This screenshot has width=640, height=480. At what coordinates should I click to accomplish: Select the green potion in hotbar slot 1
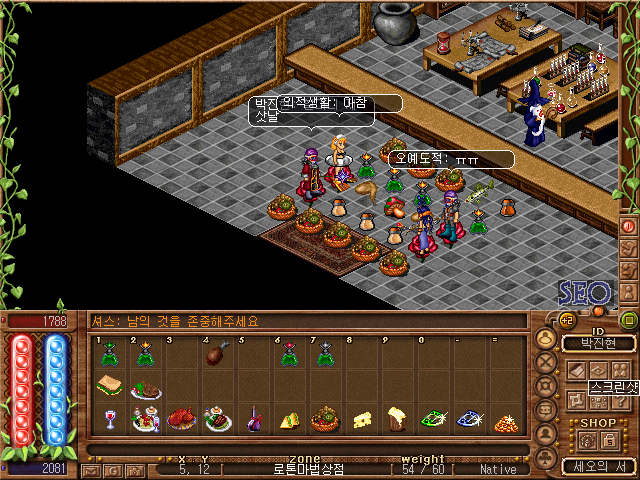coord(108,352)
